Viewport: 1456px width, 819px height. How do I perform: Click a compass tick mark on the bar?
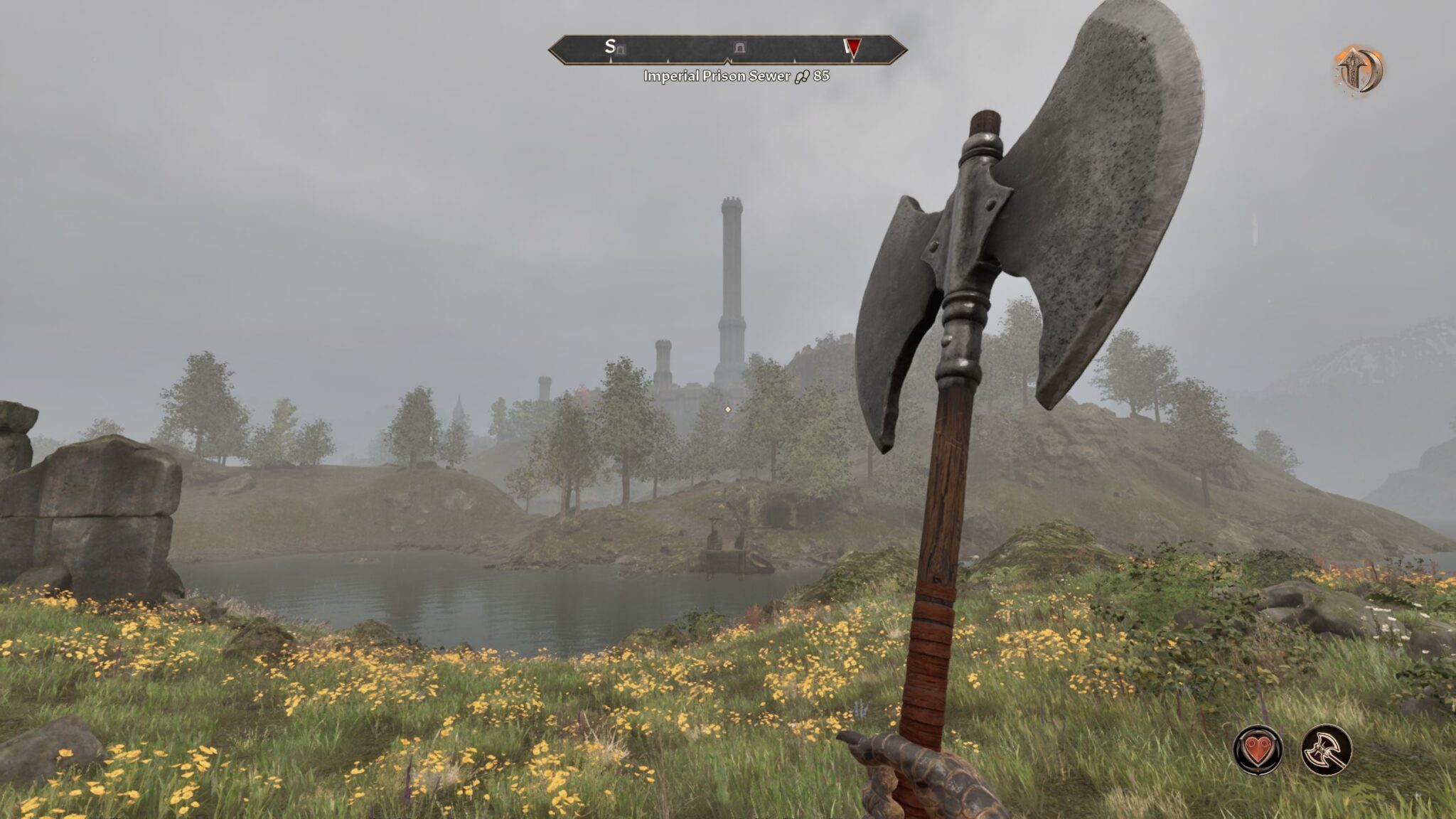[x=666, y=60]
